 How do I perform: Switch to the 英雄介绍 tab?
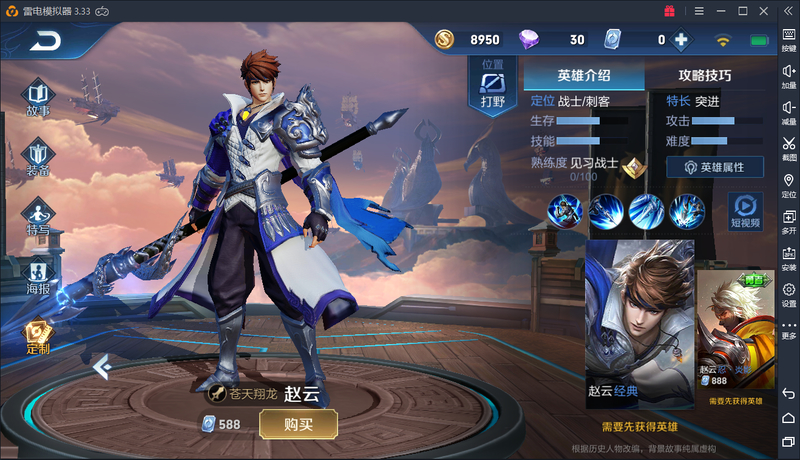point(584,75)
